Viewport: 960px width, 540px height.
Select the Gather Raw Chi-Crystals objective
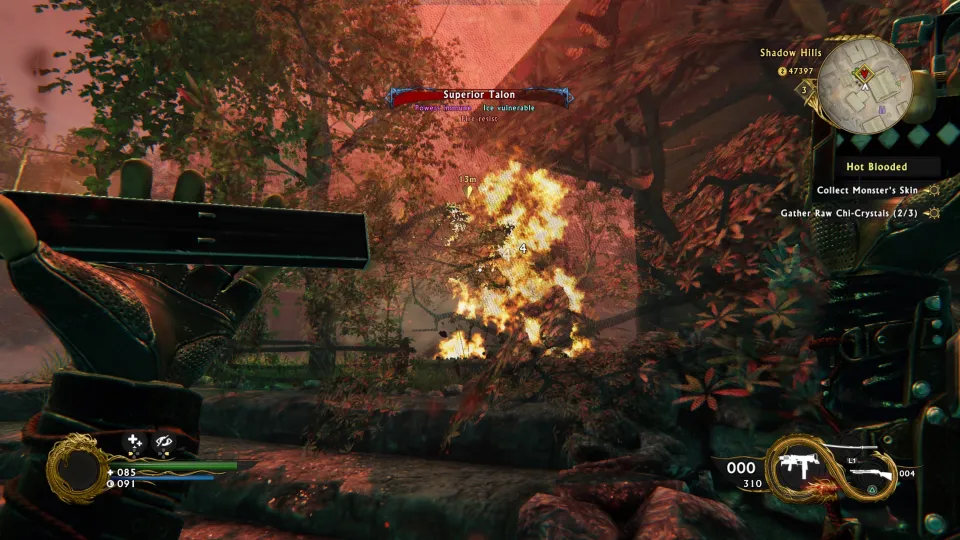click(852, 213)
